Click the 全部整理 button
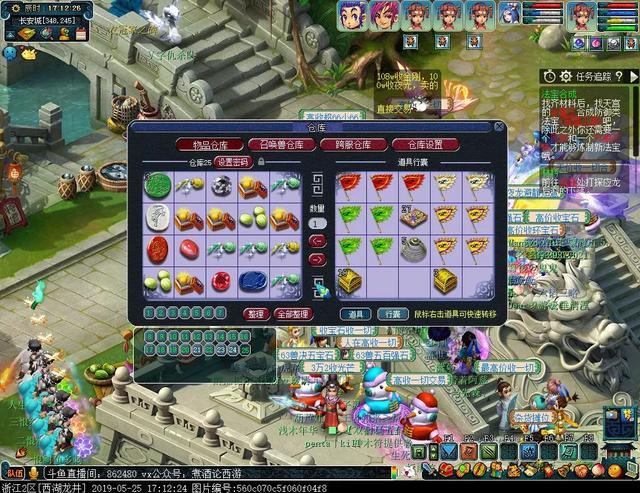This screenshot has height=493, width=640. point(293,313)
